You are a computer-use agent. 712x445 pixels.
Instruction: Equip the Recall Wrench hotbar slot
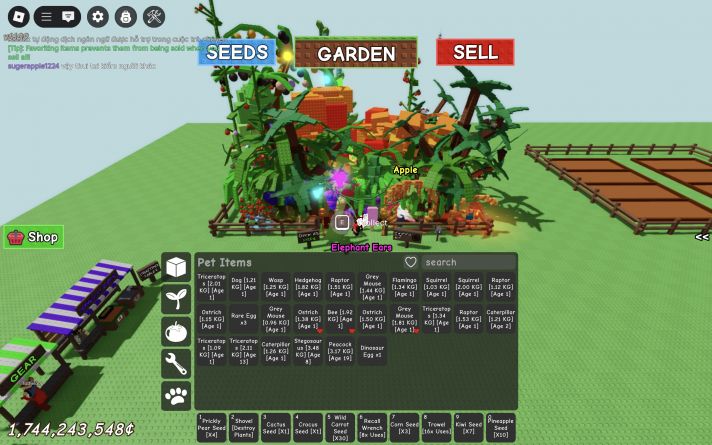coord(372,428)
